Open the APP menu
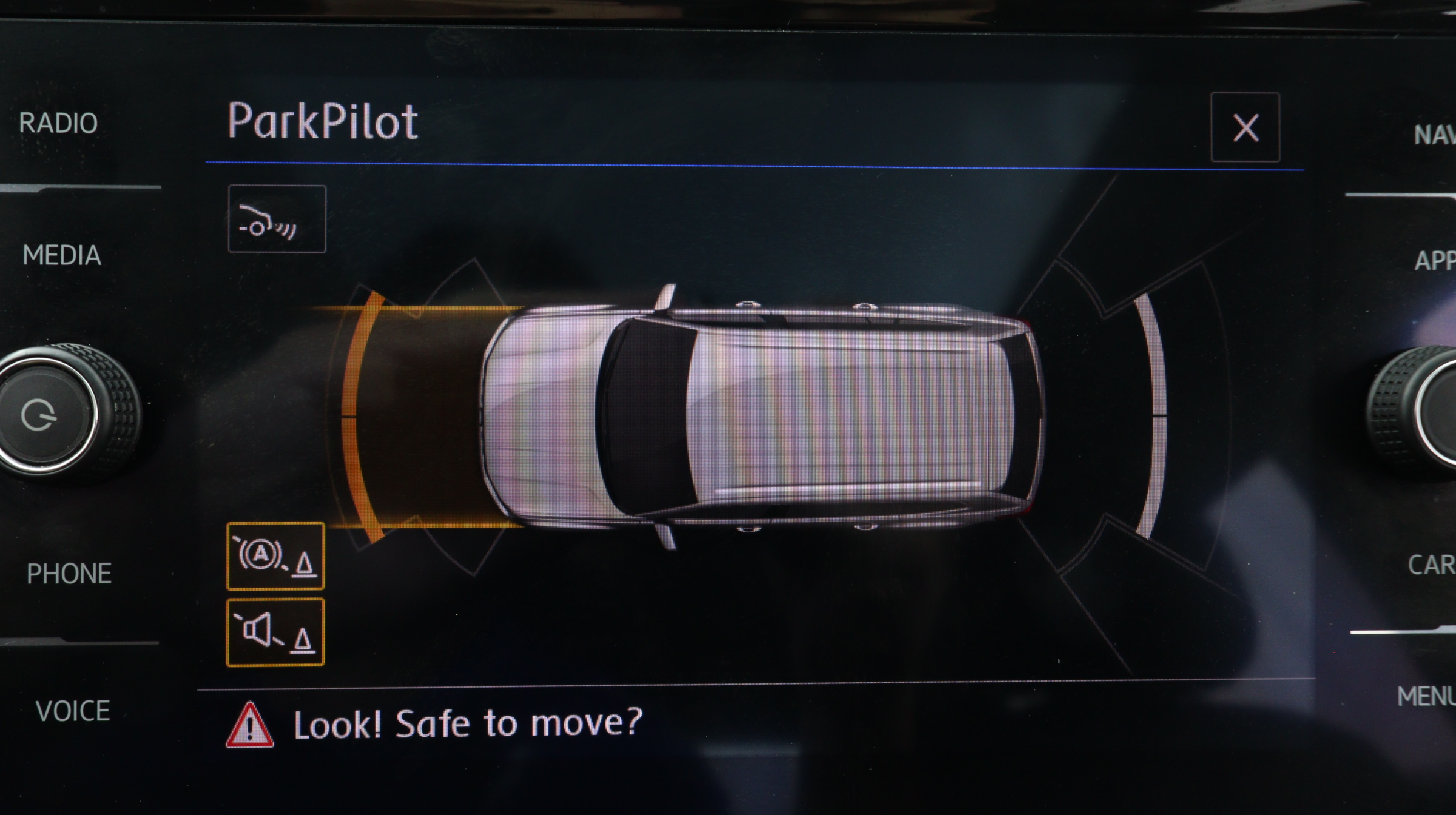Screen dimensions: 1456x815 1435,261
